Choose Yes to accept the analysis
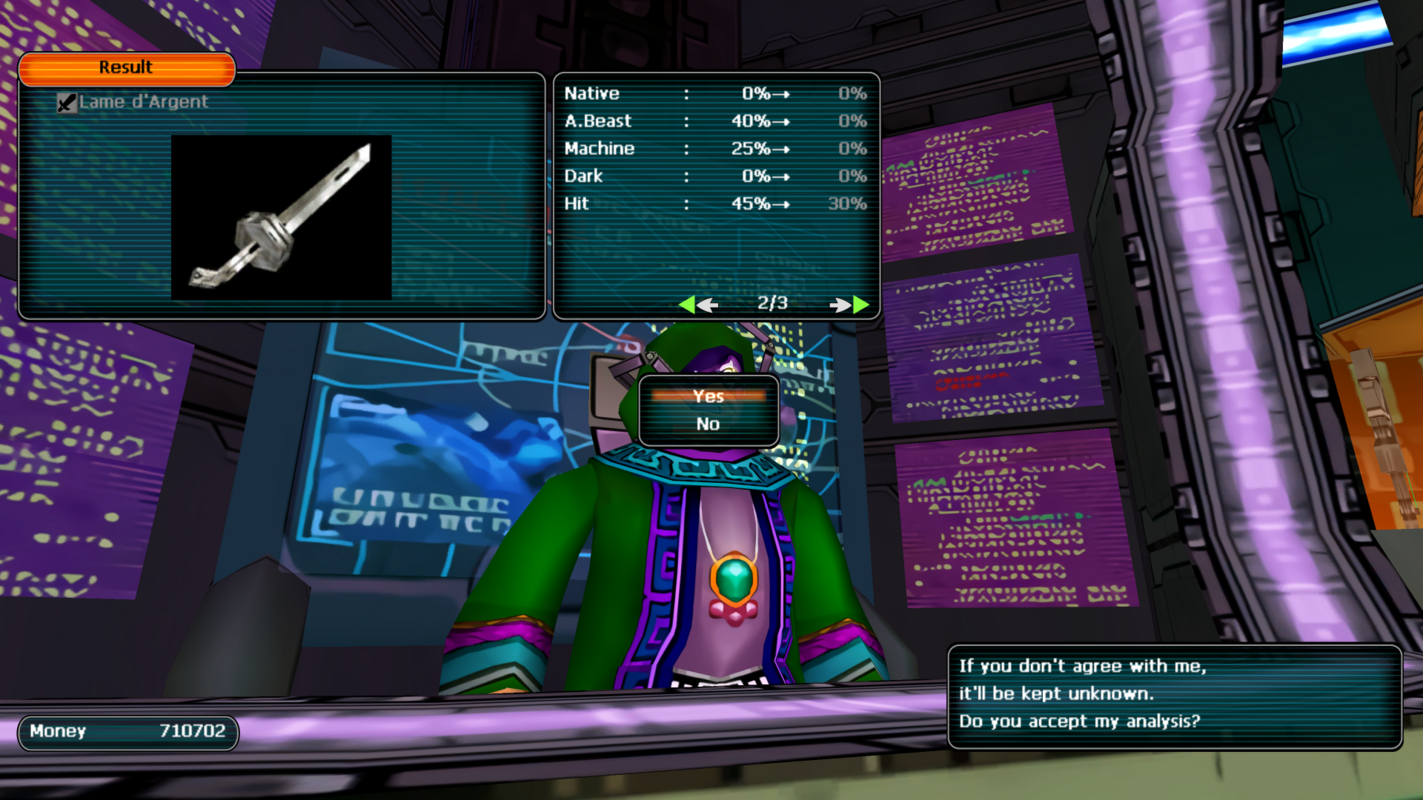This screenshot has width=1423, height=800. click(708, 397)
